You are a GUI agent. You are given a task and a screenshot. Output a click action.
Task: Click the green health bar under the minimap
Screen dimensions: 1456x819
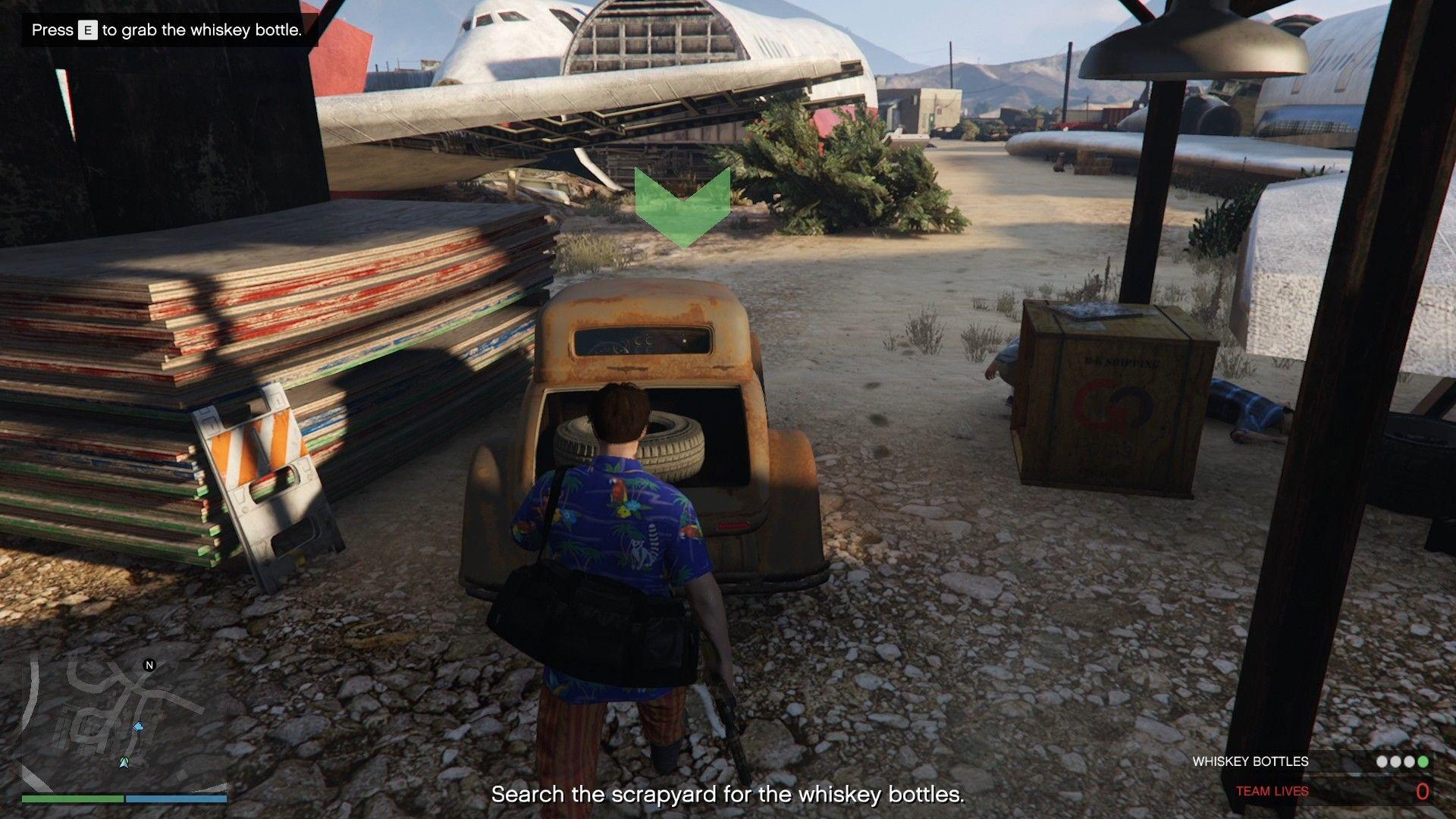pos(73,799)
